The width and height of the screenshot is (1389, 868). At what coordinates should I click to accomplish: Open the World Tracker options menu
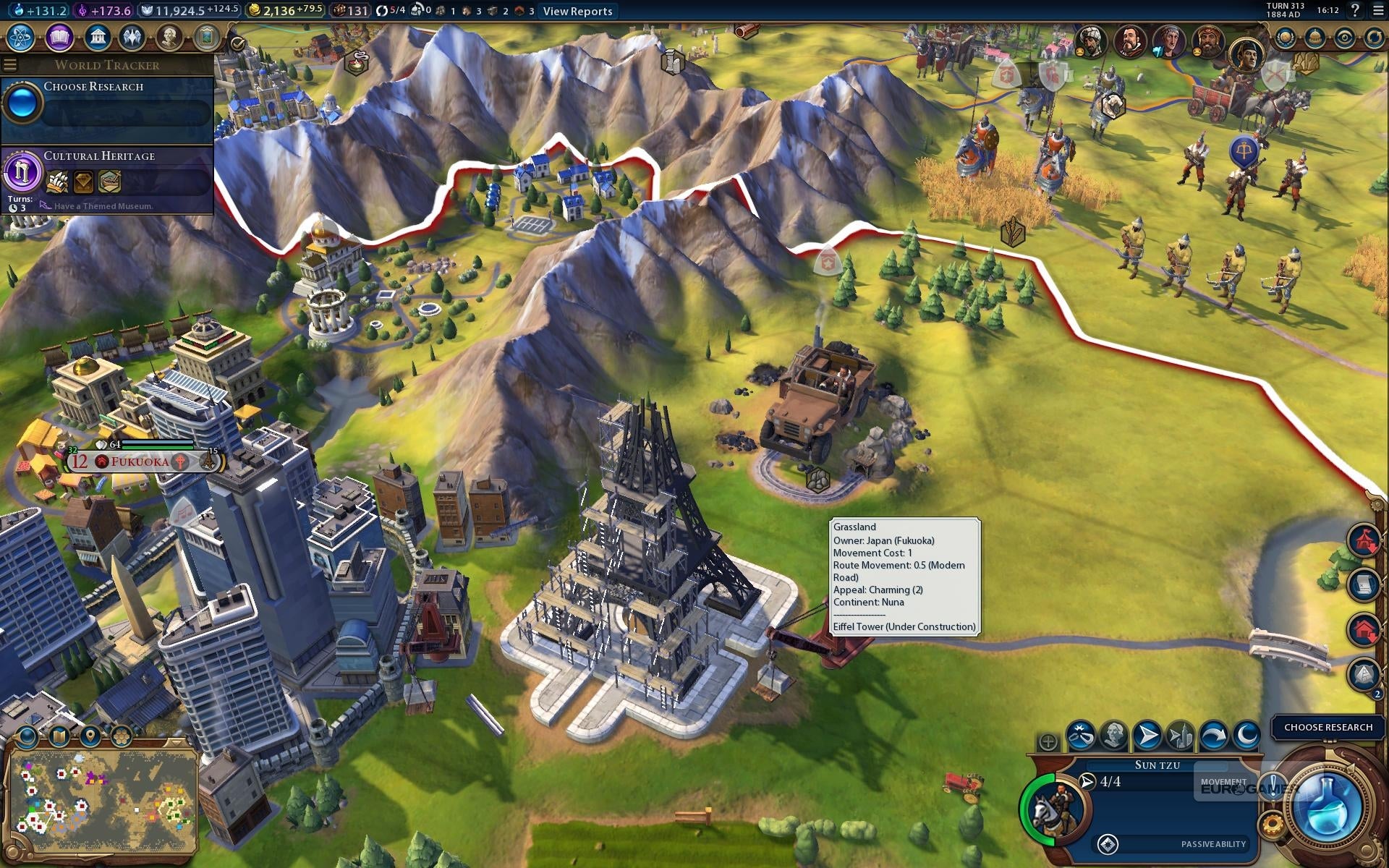pyautogui.click(x=10, y=65)
